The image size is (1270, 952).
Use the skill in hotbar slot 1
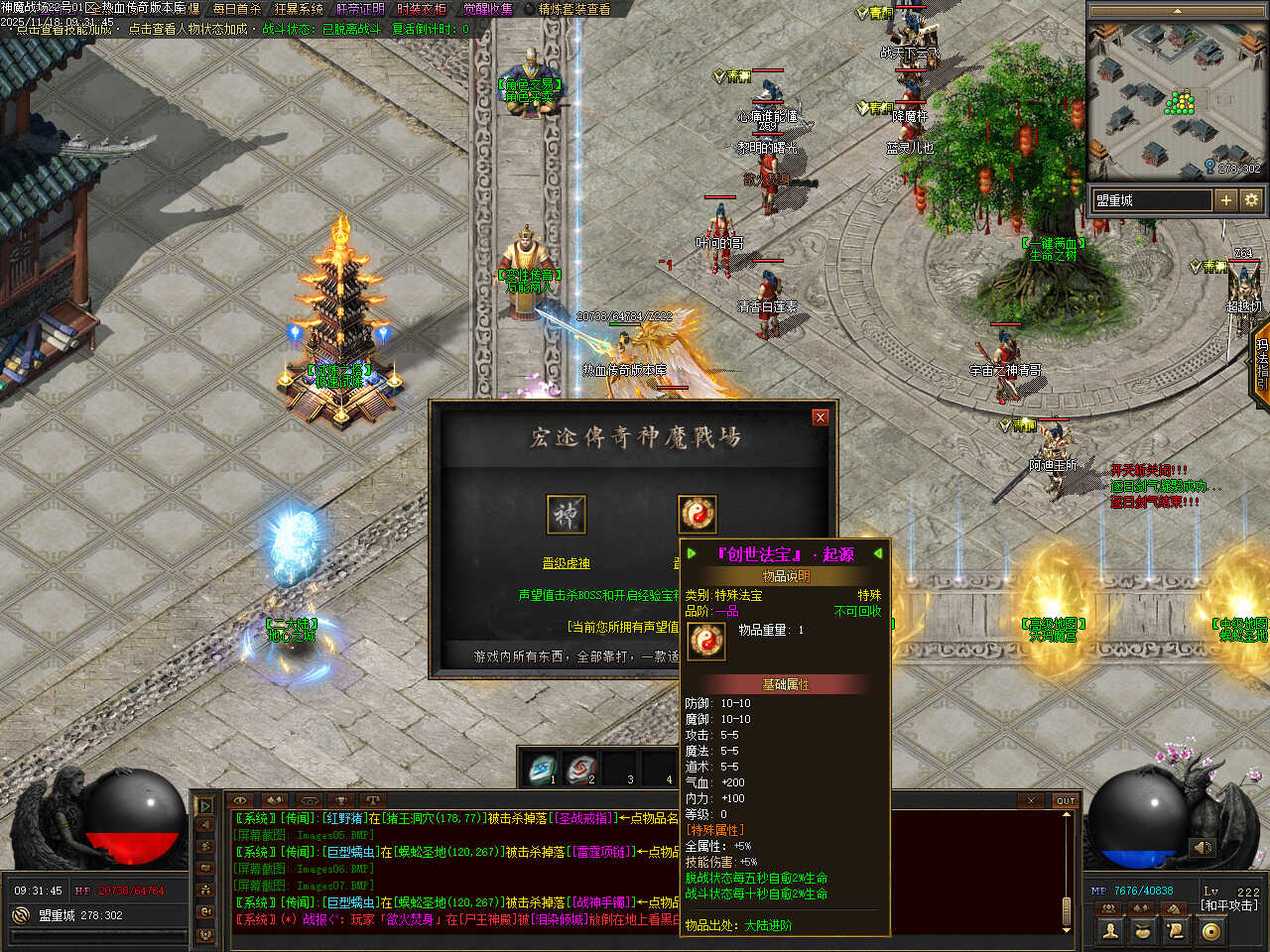pos(543,769)
